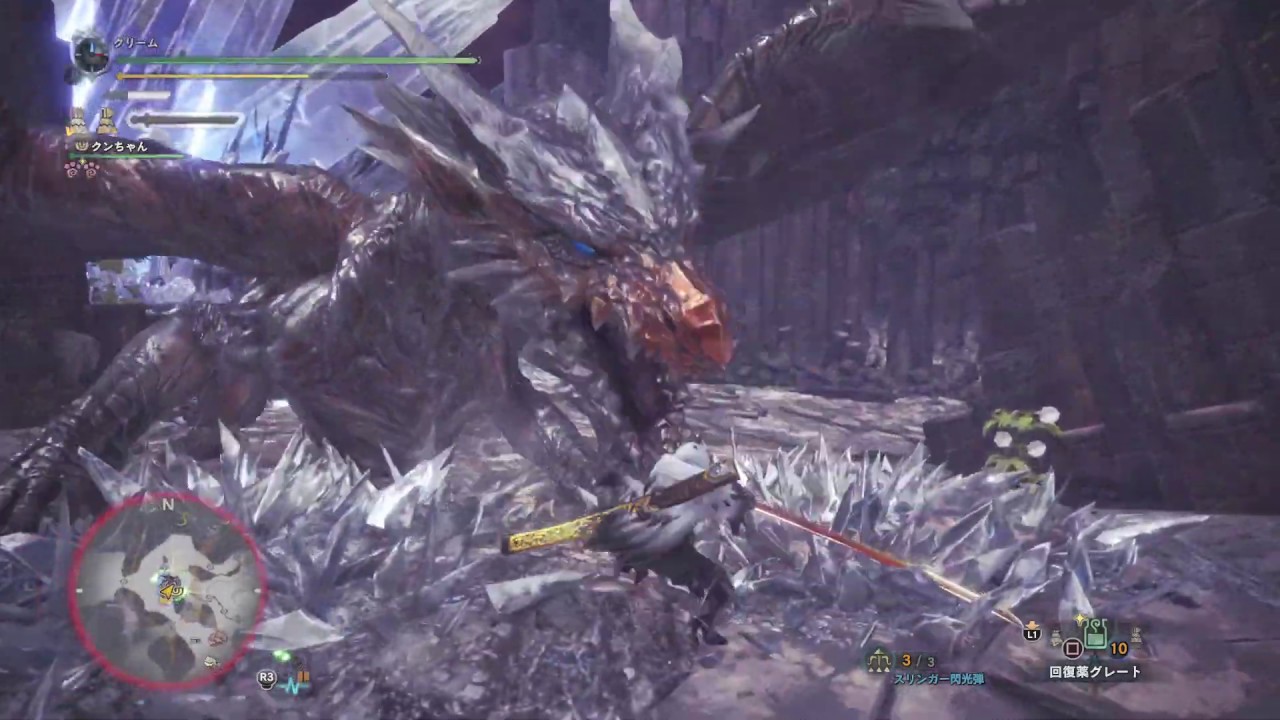Screen dimensions: 1280x720
Task: Click the Palico paw print status icons
Action: [81, 169]
